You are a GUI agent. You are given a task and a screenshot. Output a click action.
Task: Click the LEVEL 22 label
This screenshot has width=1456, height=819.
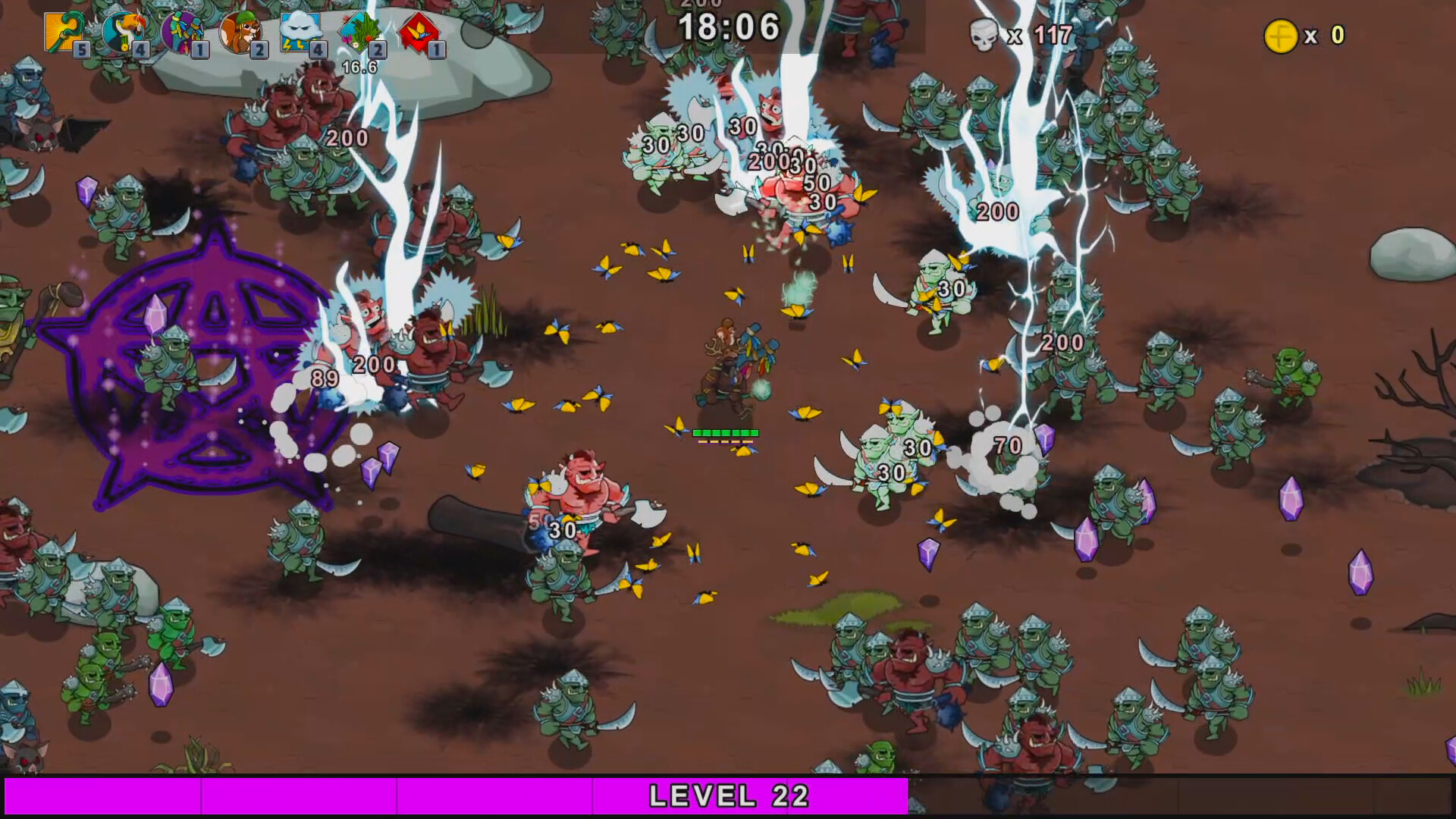point(728,796)
